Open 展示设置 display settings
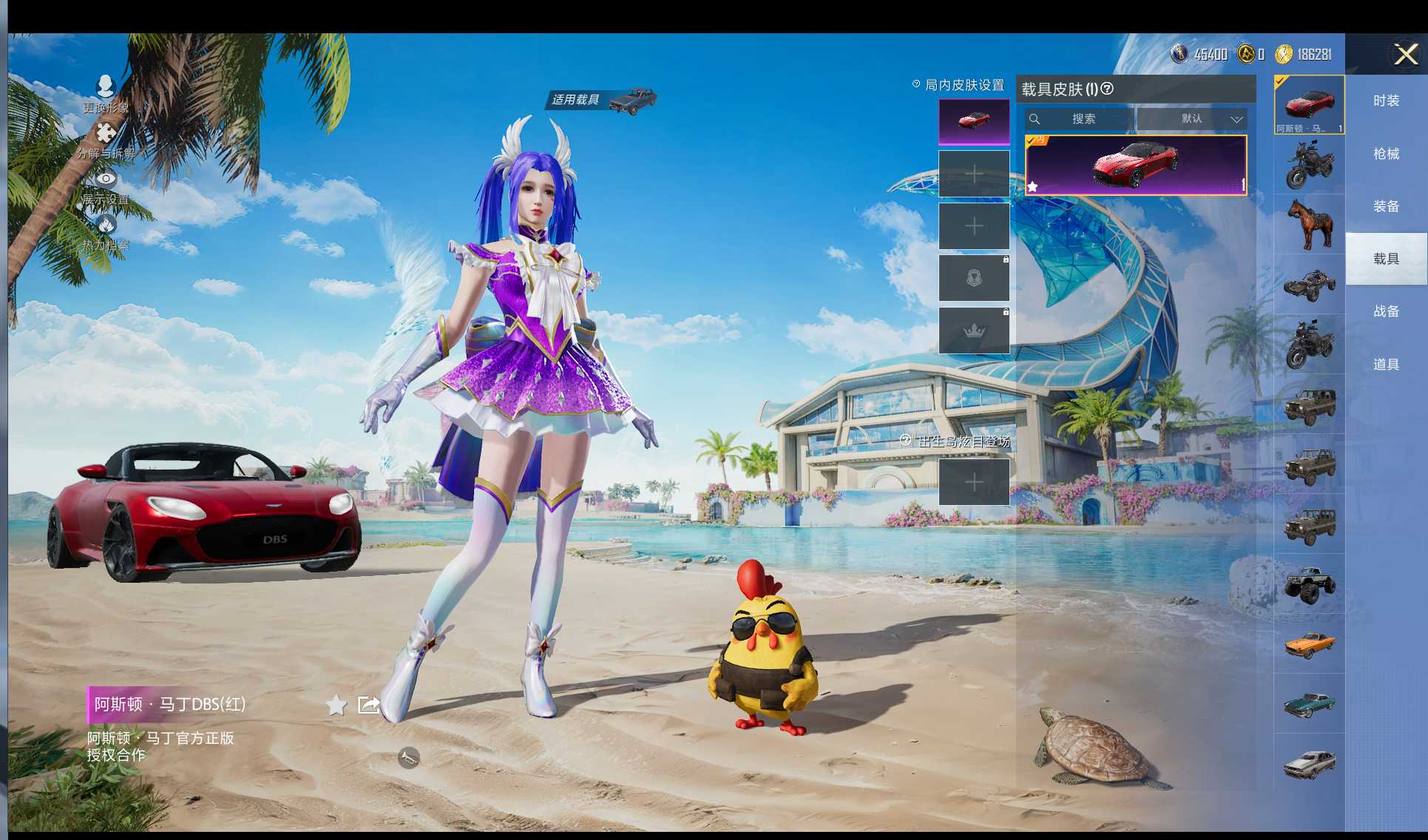Viewport: 1428px width, 840px height. (x=106, y=186)
